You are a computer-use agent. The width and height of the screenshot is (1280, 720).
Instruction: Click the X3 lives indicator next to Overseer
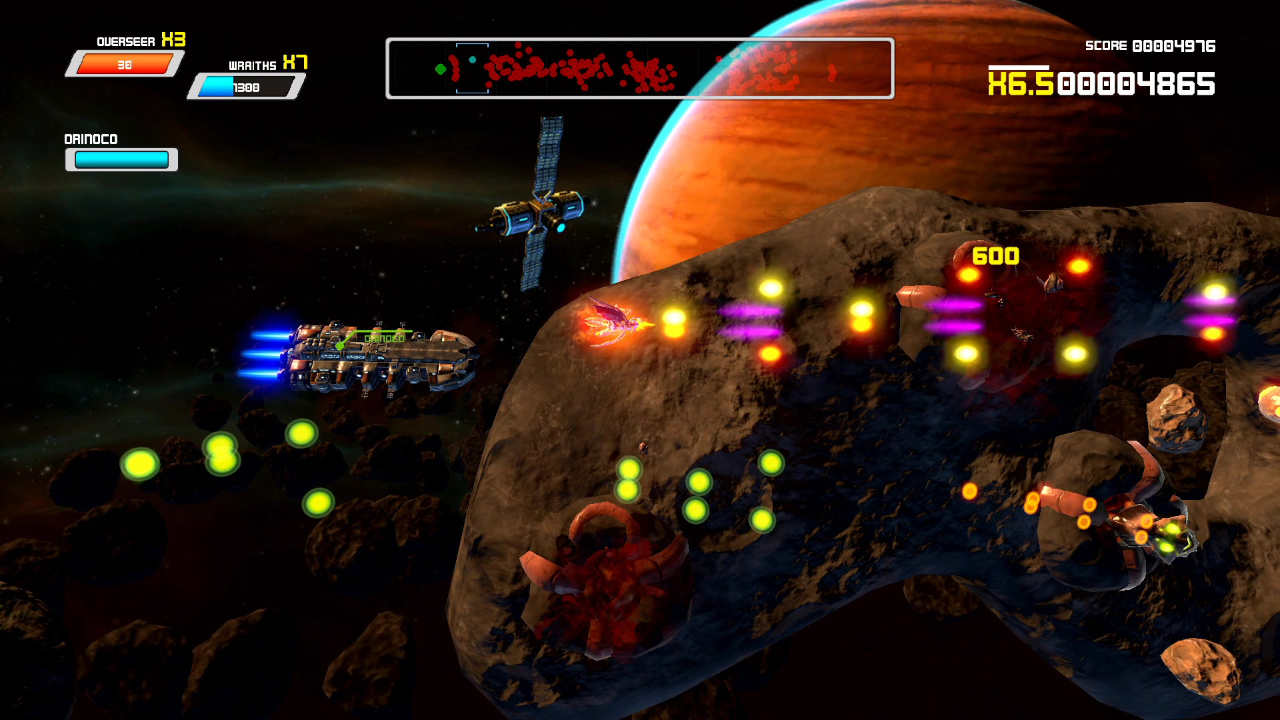172,41
